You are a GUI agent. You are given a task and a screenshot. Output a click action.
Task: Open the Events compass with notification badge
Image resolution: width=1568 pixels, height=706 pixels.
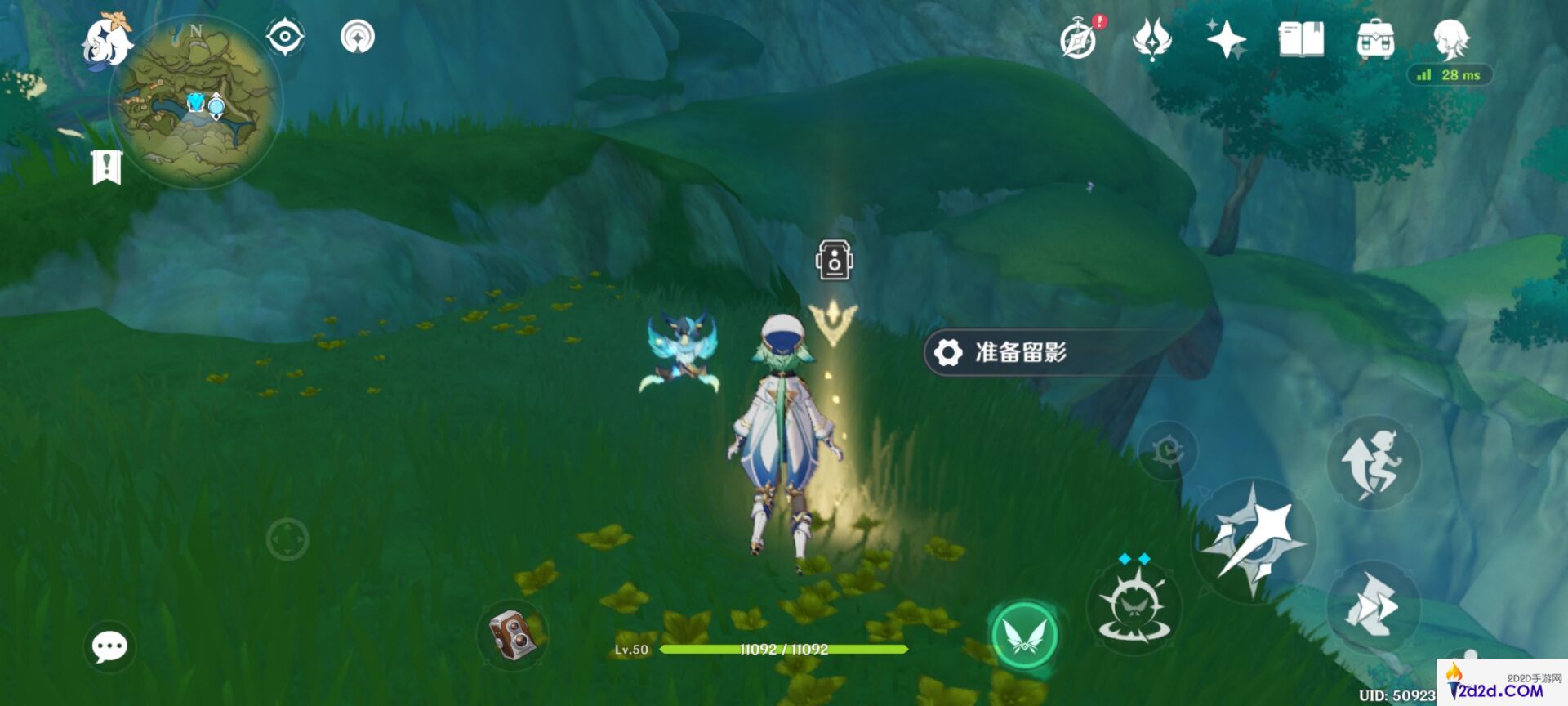pos(1078,38)
